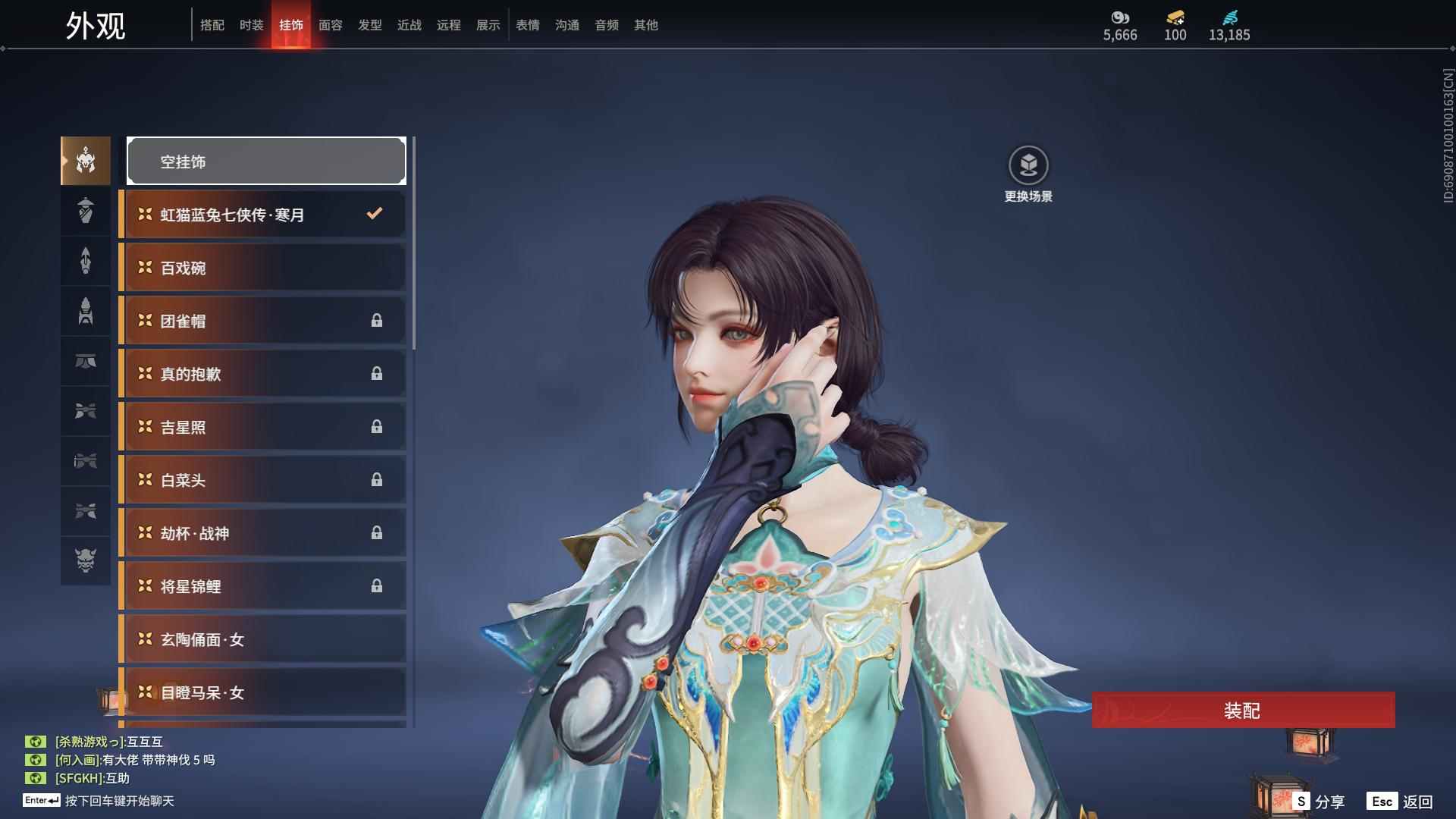Choose 劫杯·战神 accessory
Screen dimensions: 1456x819
(263, 533)
